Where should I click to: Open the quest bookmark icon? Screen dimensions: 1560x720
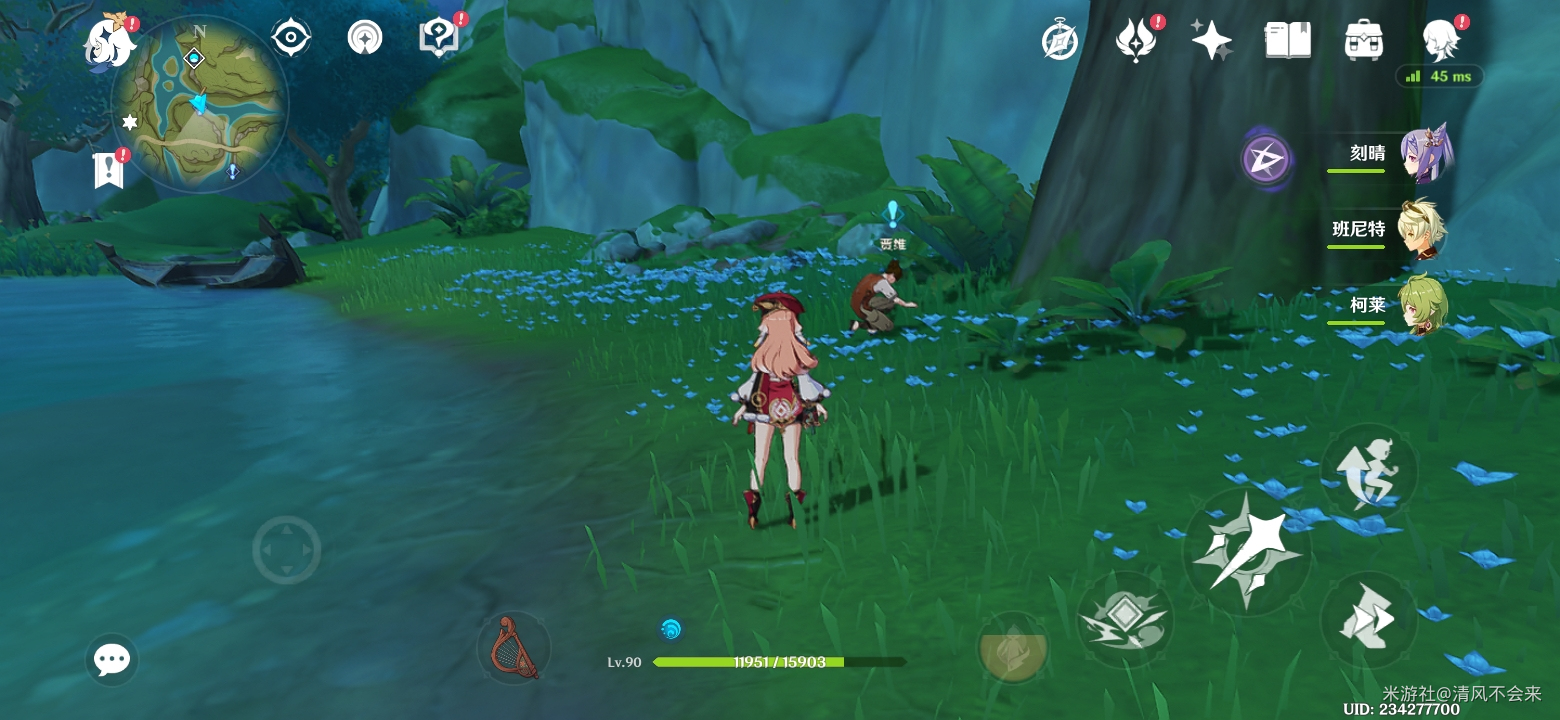point(108,170)
